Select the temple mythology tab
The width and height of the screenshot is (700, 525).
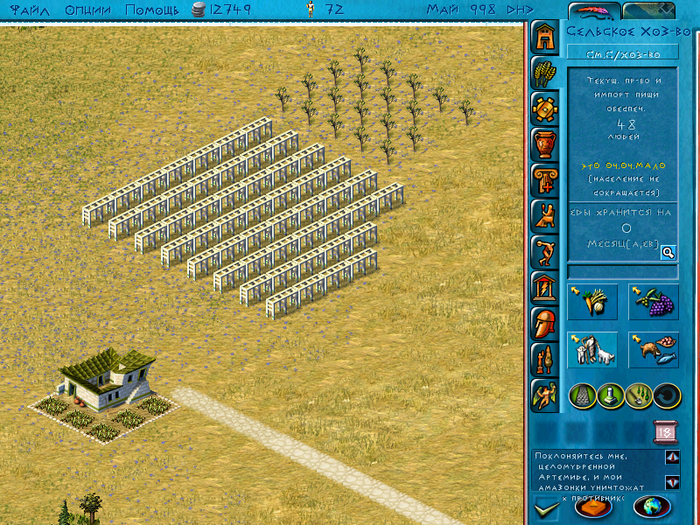point(544,288)
